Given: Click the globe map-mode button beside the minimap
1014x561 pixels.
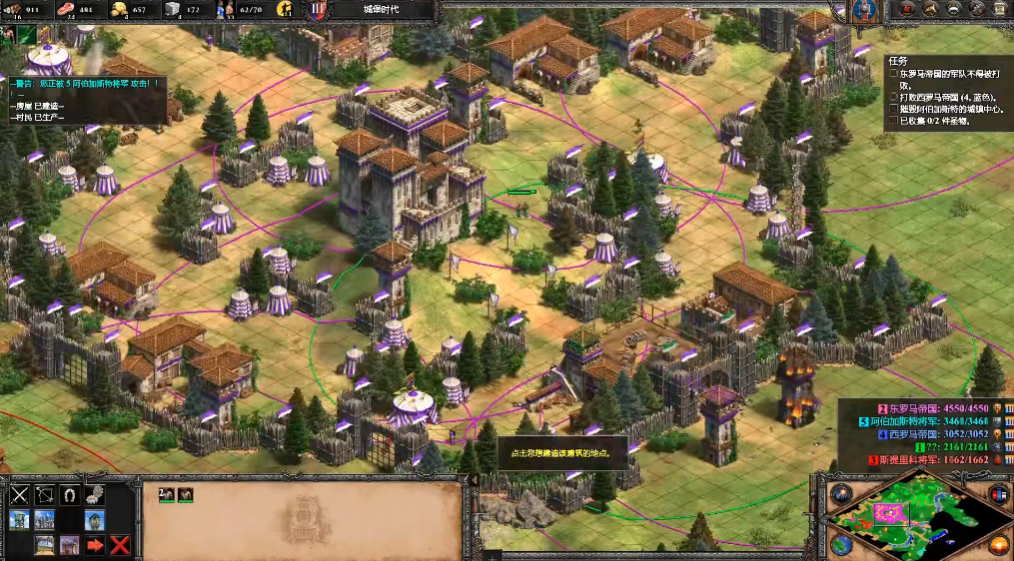Looking at the screenshot, I should 841,545.
